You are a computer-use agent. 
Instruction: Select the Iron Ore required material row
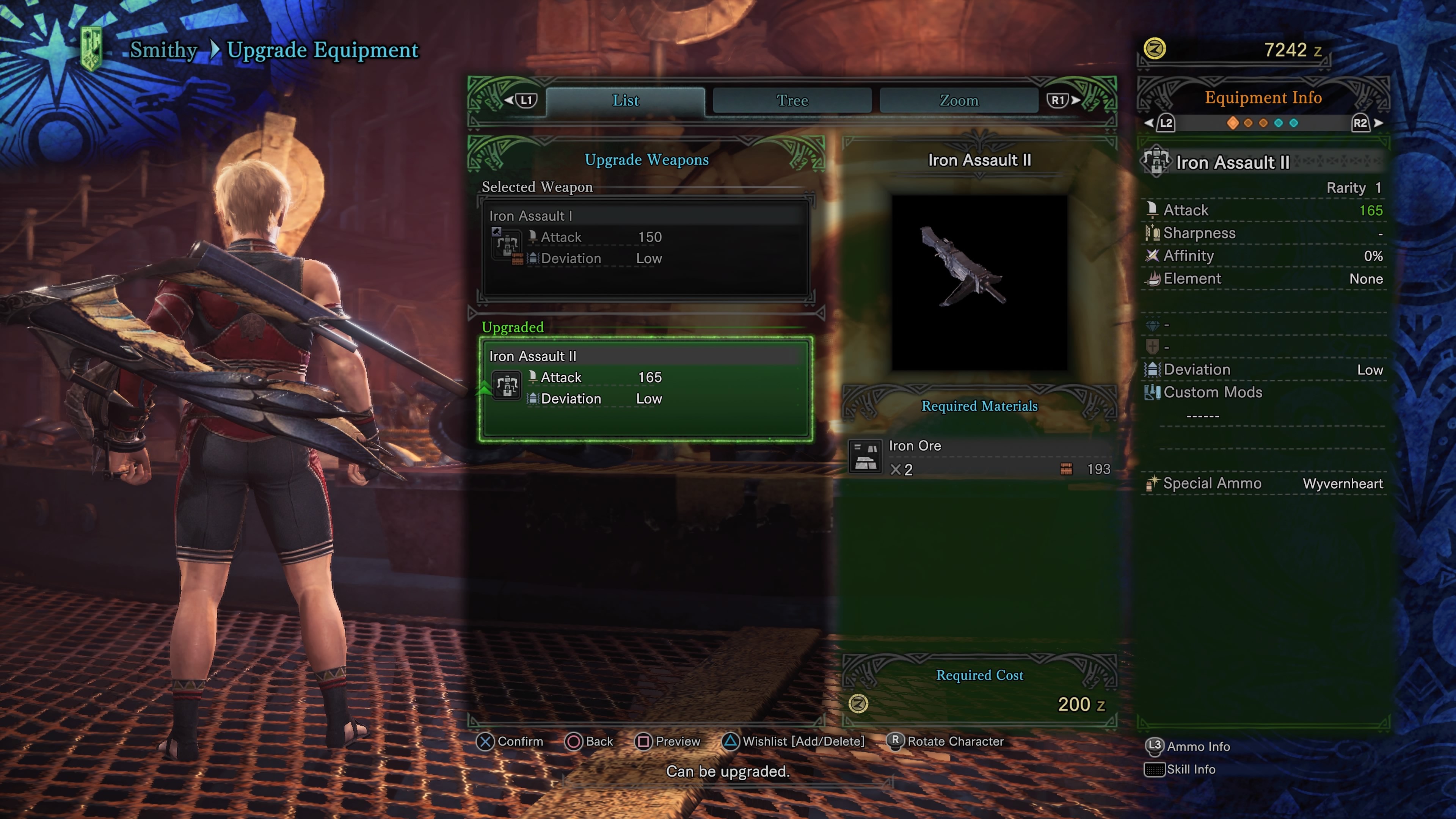979,457
